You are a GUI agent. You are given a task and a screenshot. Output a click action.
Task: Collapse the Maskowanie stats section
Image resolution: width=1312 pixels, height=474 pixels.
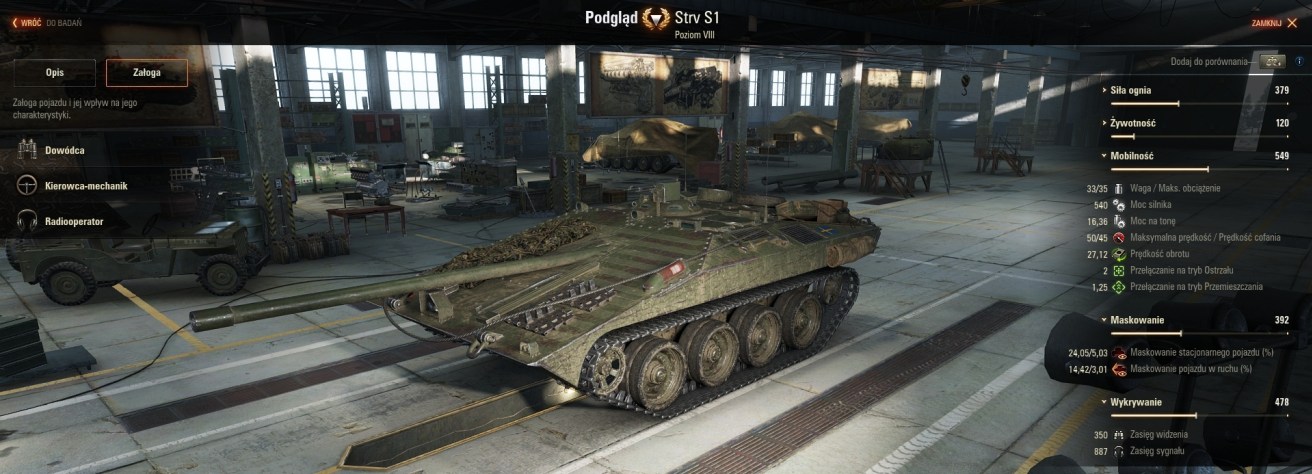point(1135,320)
